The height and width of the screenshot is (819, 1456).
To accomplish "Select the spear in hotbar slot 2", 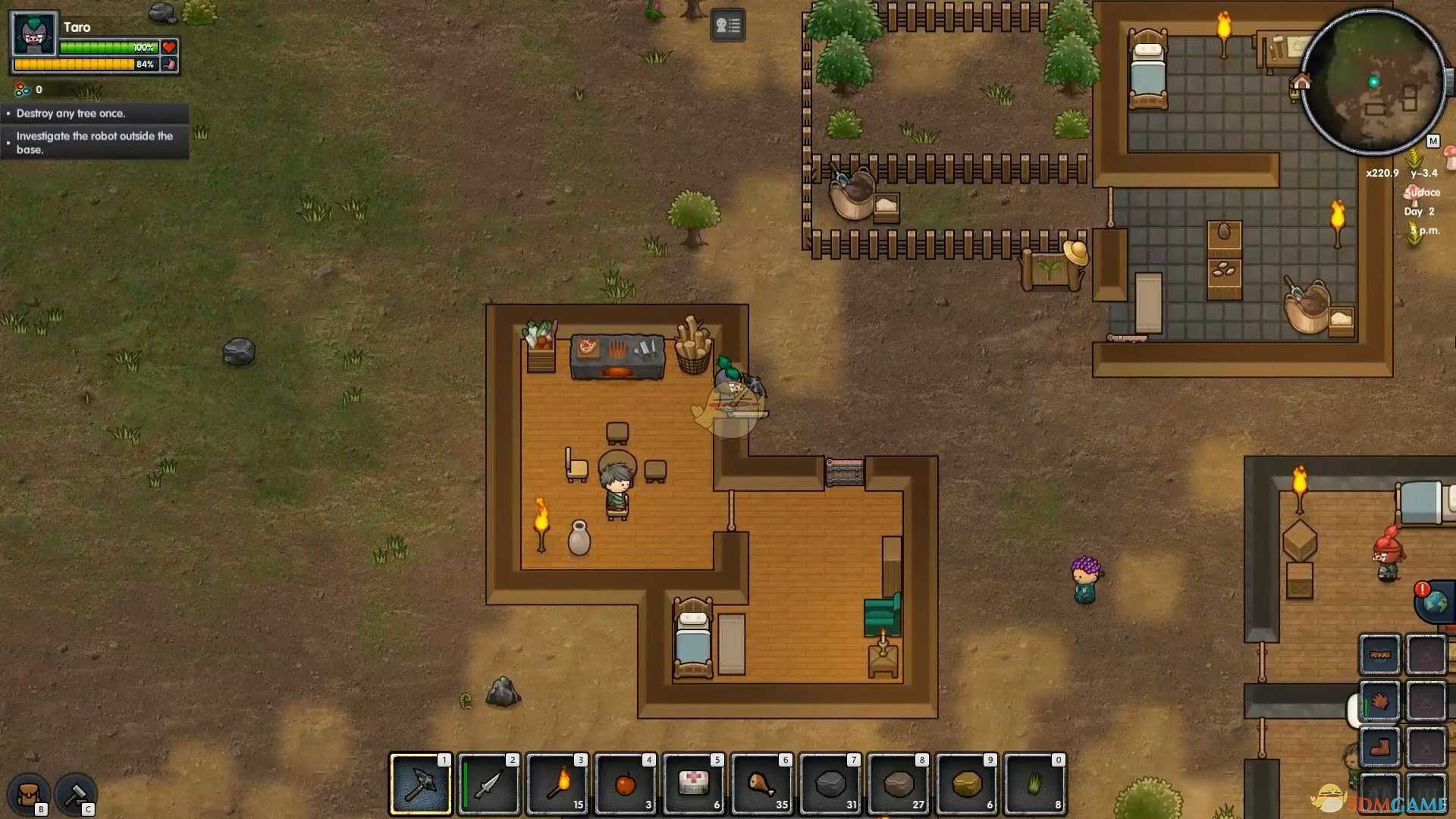I will point(489,784).
